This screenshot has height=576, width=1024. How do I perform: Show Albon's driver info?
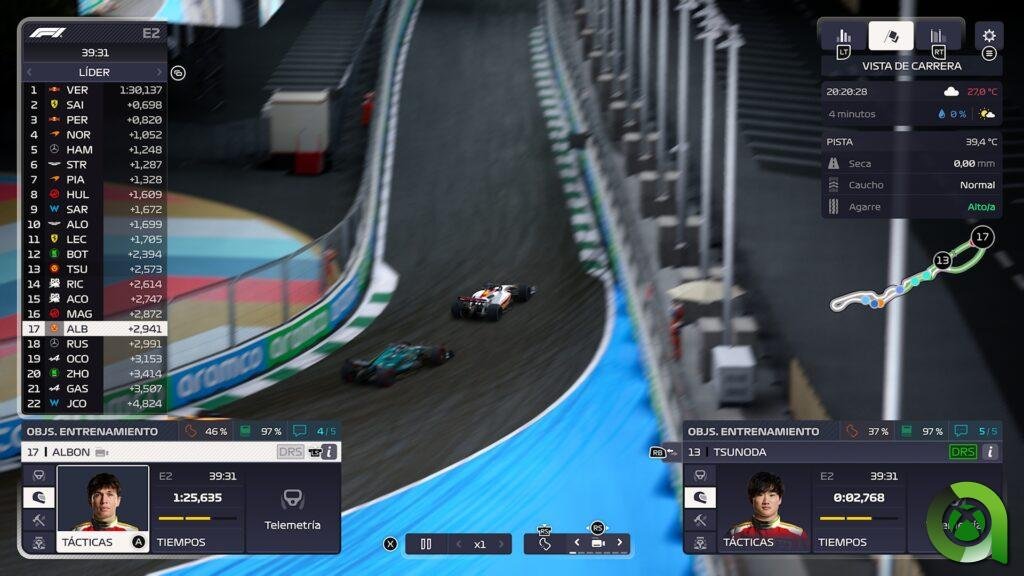329,452
